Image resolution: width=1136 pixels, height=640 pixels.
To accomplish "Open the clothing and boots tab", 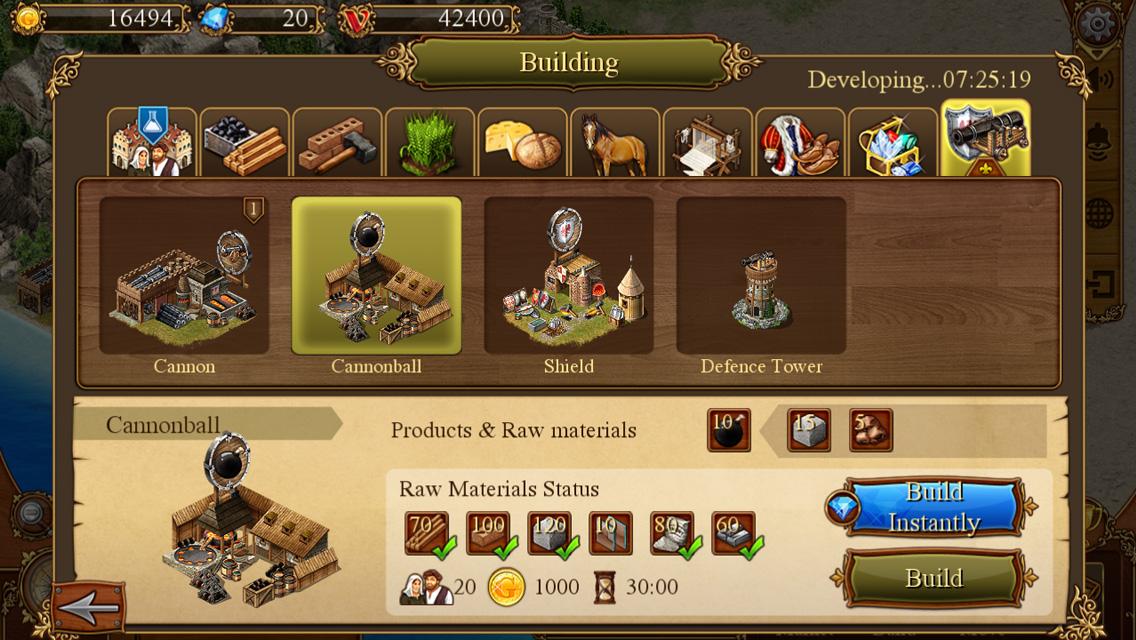I will (799, 143).
